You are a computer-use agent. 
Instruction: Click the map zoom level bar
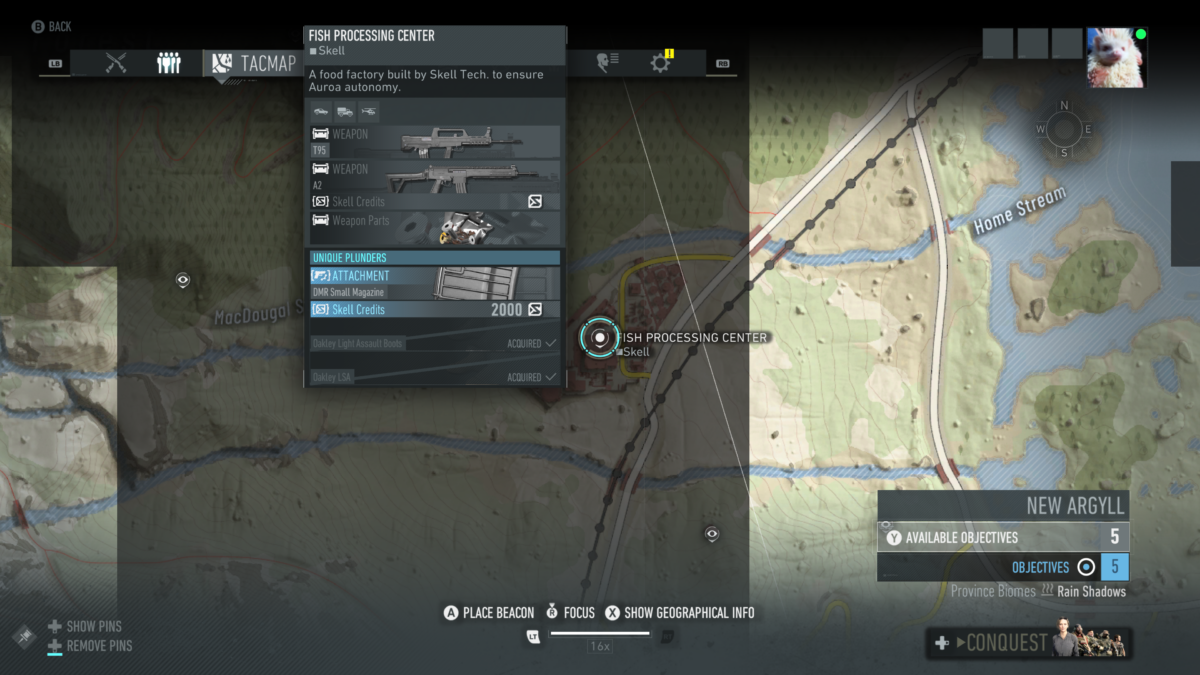tap(600, 633)
